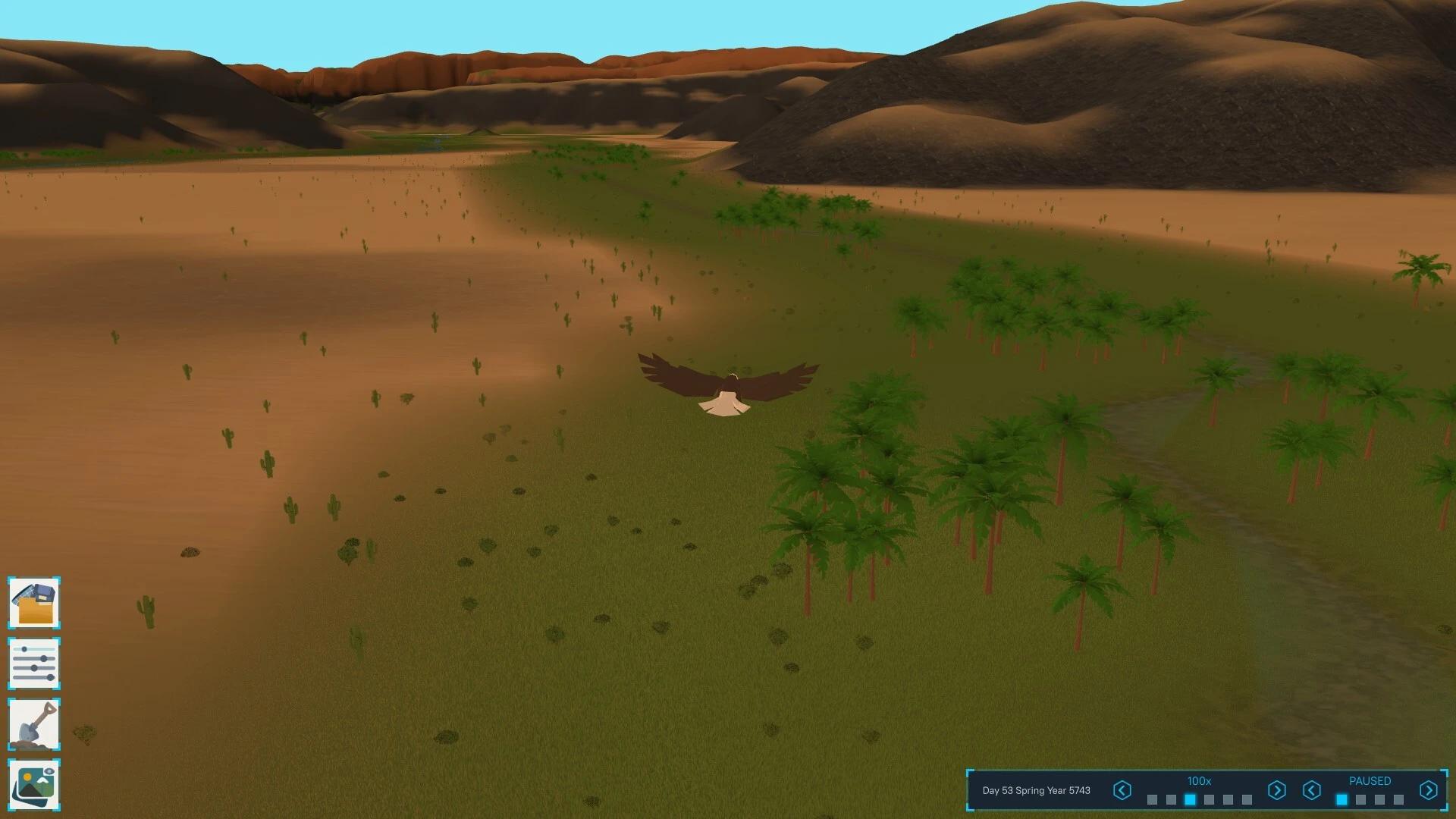Toggle the rightmost pause-state square

point(1398,799)
